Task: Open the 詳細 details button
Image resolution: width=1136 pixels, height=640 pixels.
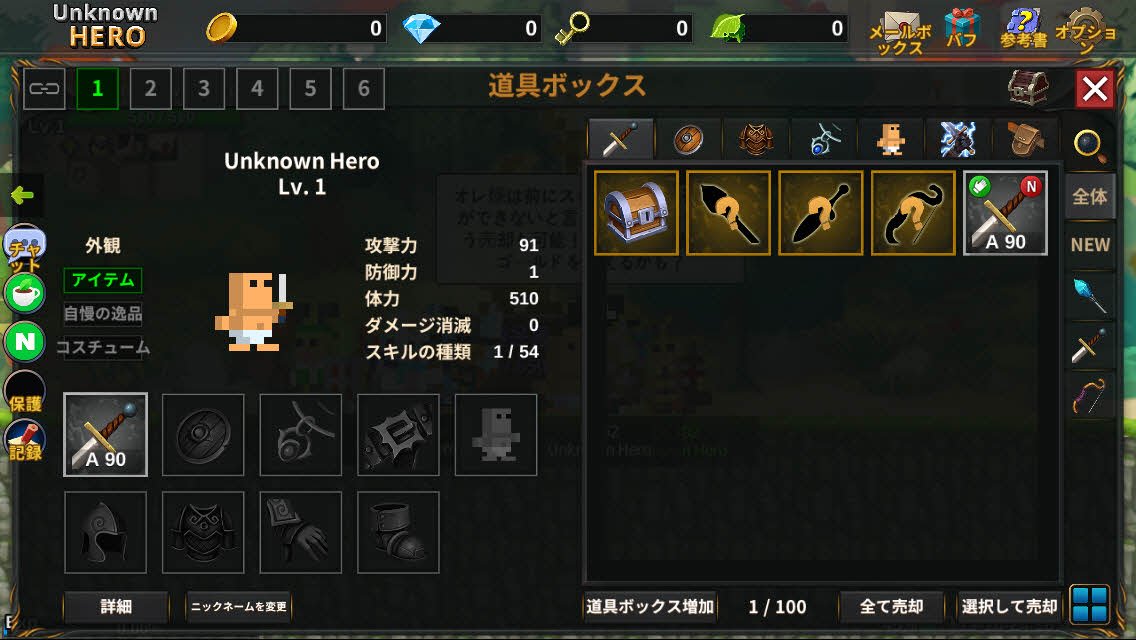Action: (x=116, y=606)
